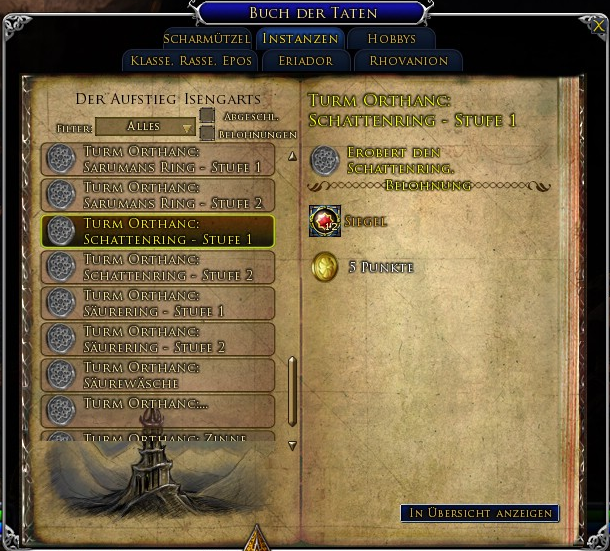Select the highlighted Schattenring - Stufe 1 deed
This screenshot has height=551, width=610.
[158, 232]
